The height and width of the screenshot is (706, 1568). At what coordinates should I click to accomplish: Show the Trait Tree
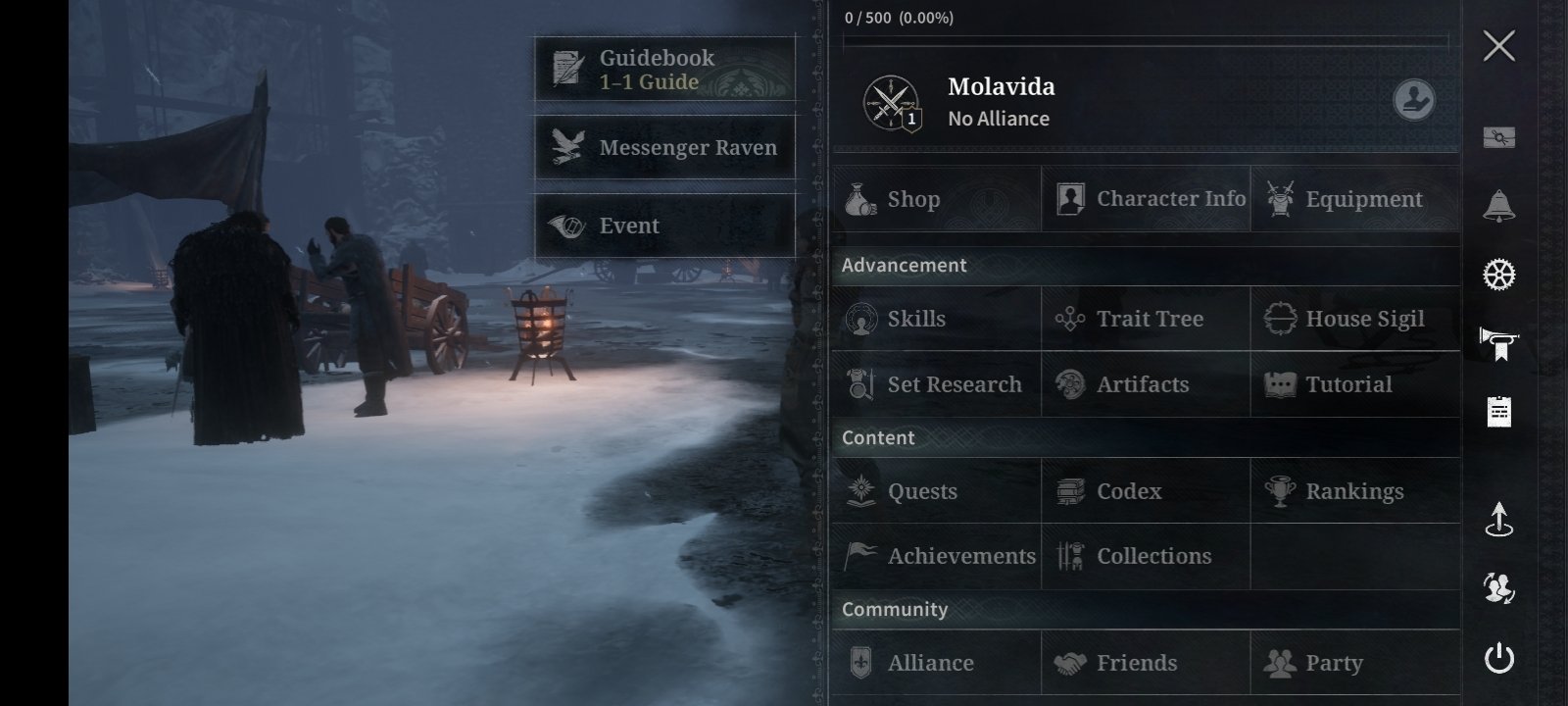pyautogui.click(x=1146, y=319)
